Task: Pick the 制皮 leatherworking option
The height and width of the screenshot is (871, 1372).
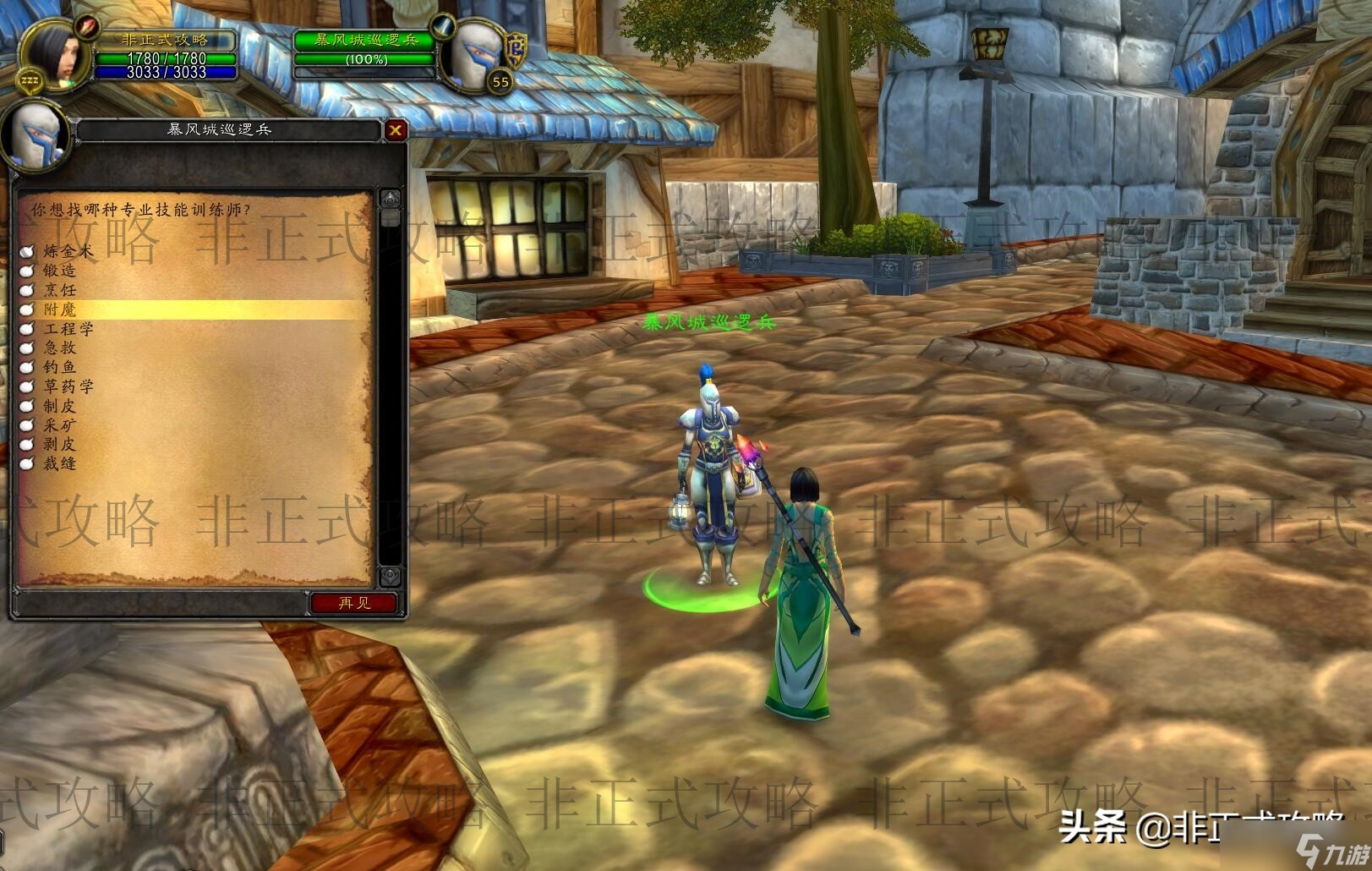Action: [x=59, y=406]
